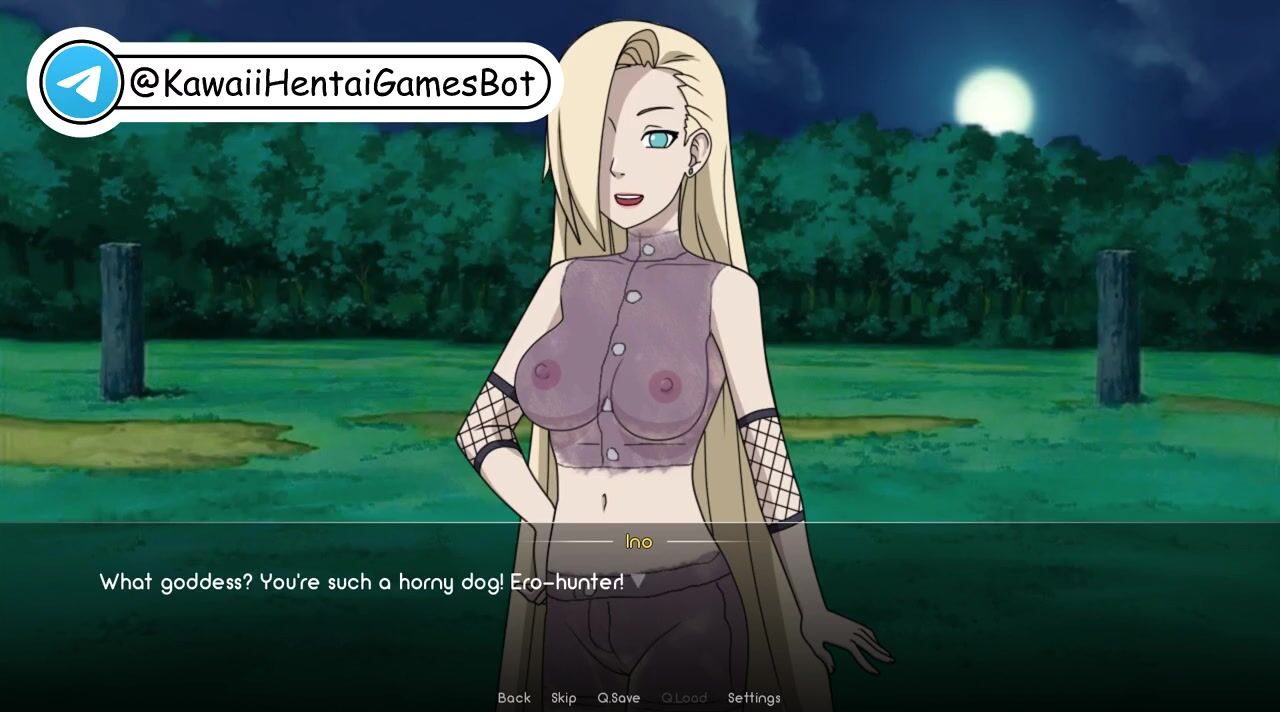The width and height of the screenshot is (1280, 712).
Task: Quick save with Q.Save
Action: pyautogui.click(x=618, y=698)
